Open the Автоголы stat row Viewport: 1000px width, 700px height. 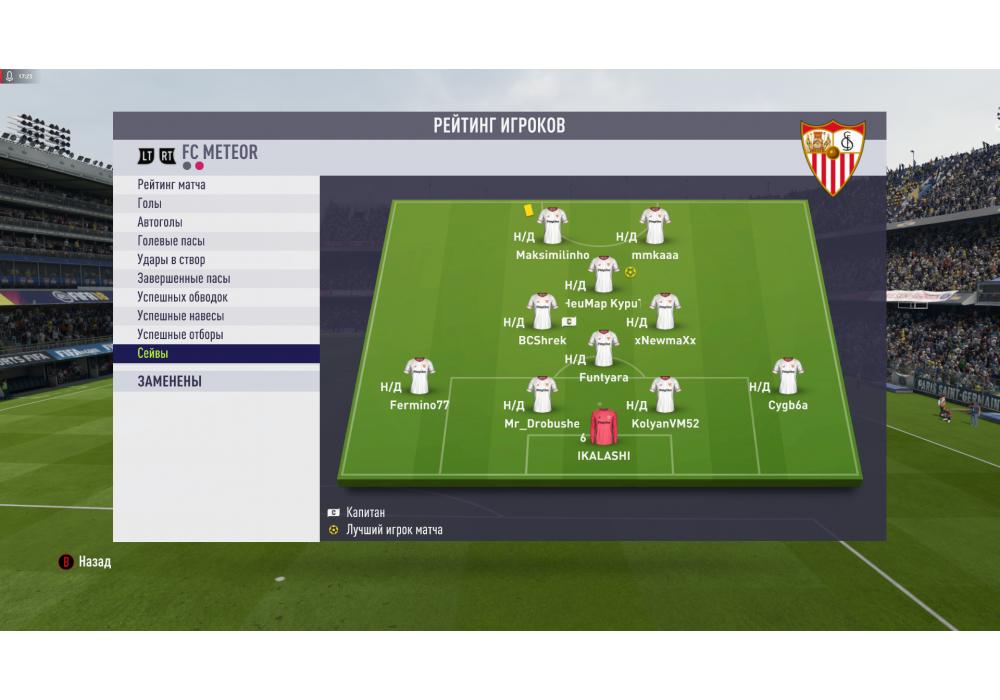[215, 222]
